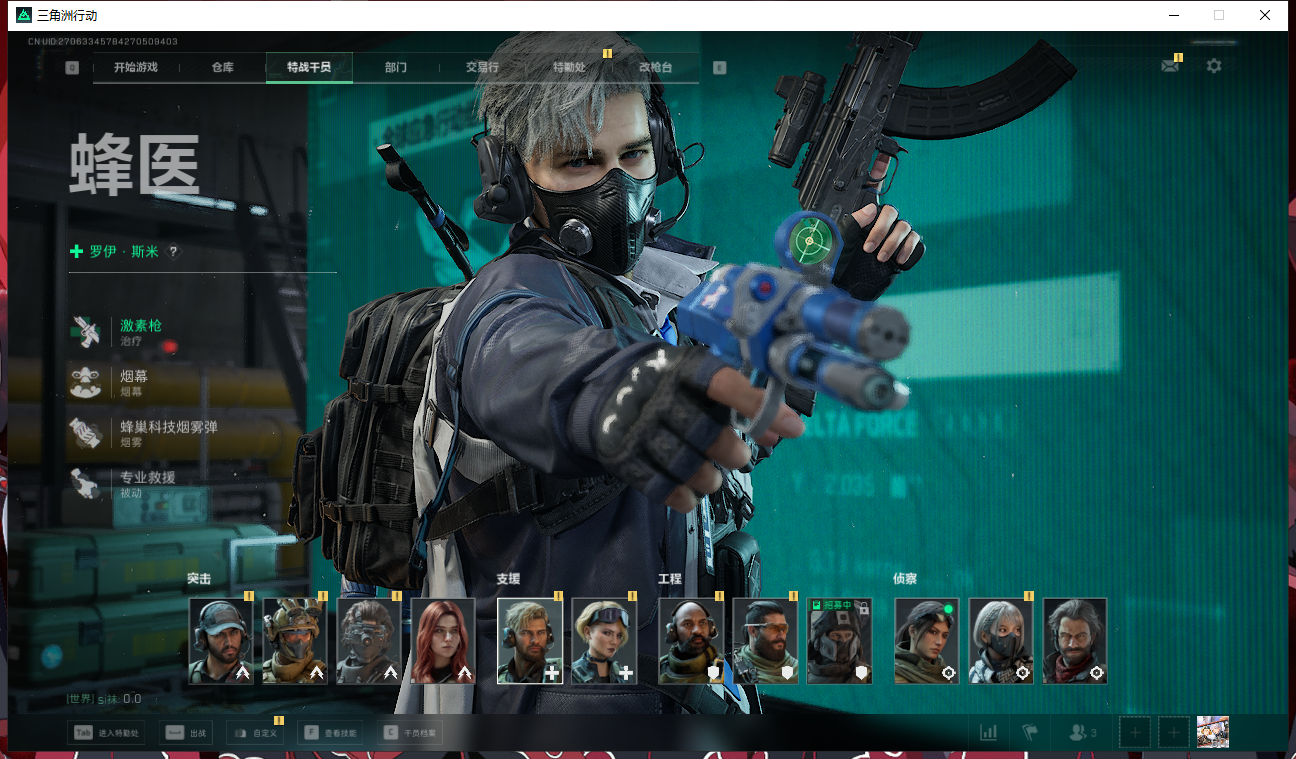Switch to the 仓库 tab

point(222,68)
